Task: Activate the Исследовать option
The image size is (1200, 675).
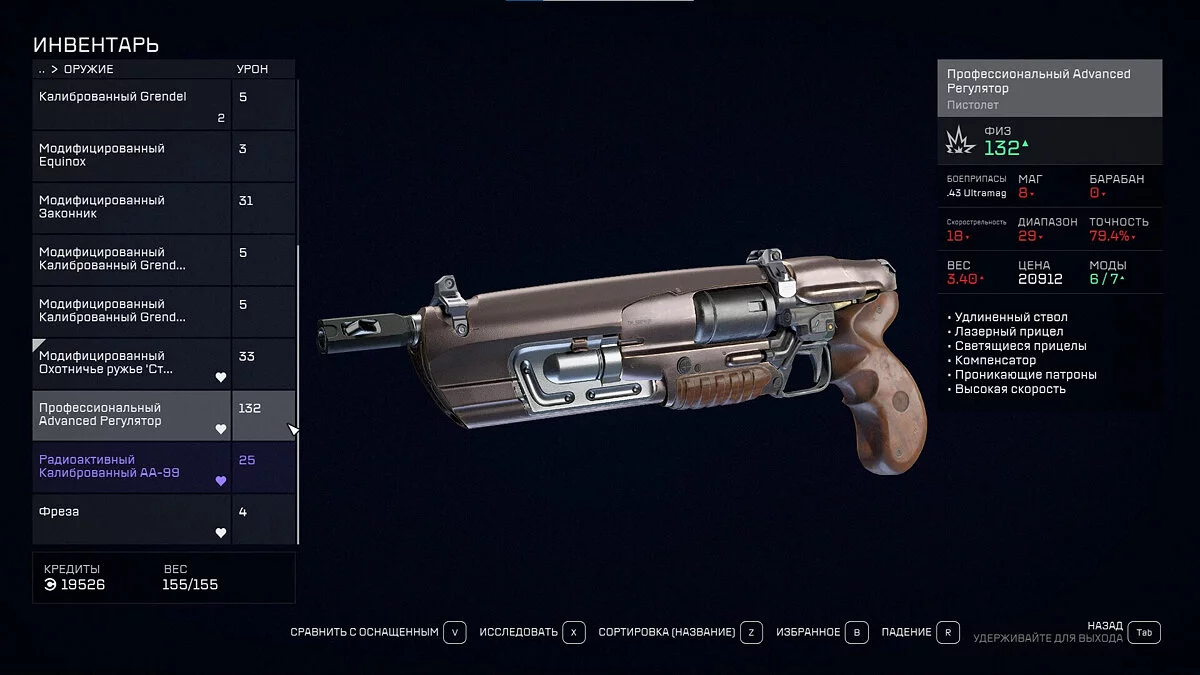Action: click(531, 632)
